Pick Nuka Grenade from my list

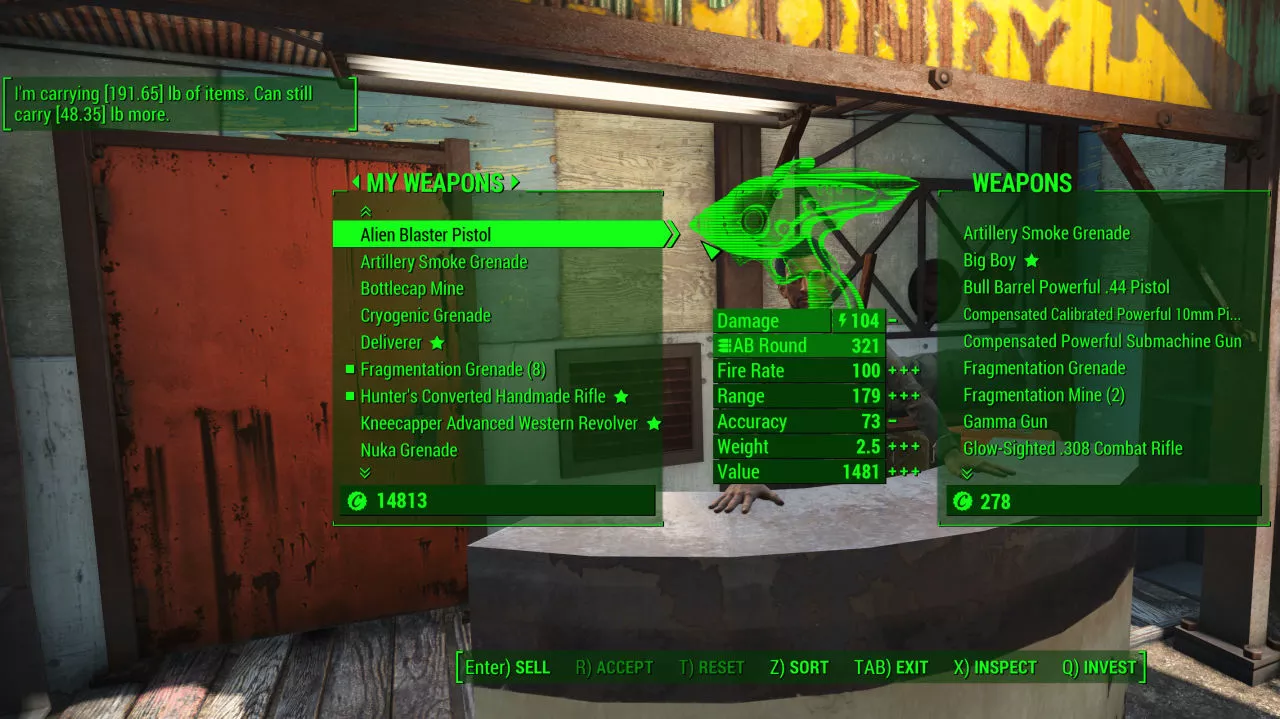[409, 451]
